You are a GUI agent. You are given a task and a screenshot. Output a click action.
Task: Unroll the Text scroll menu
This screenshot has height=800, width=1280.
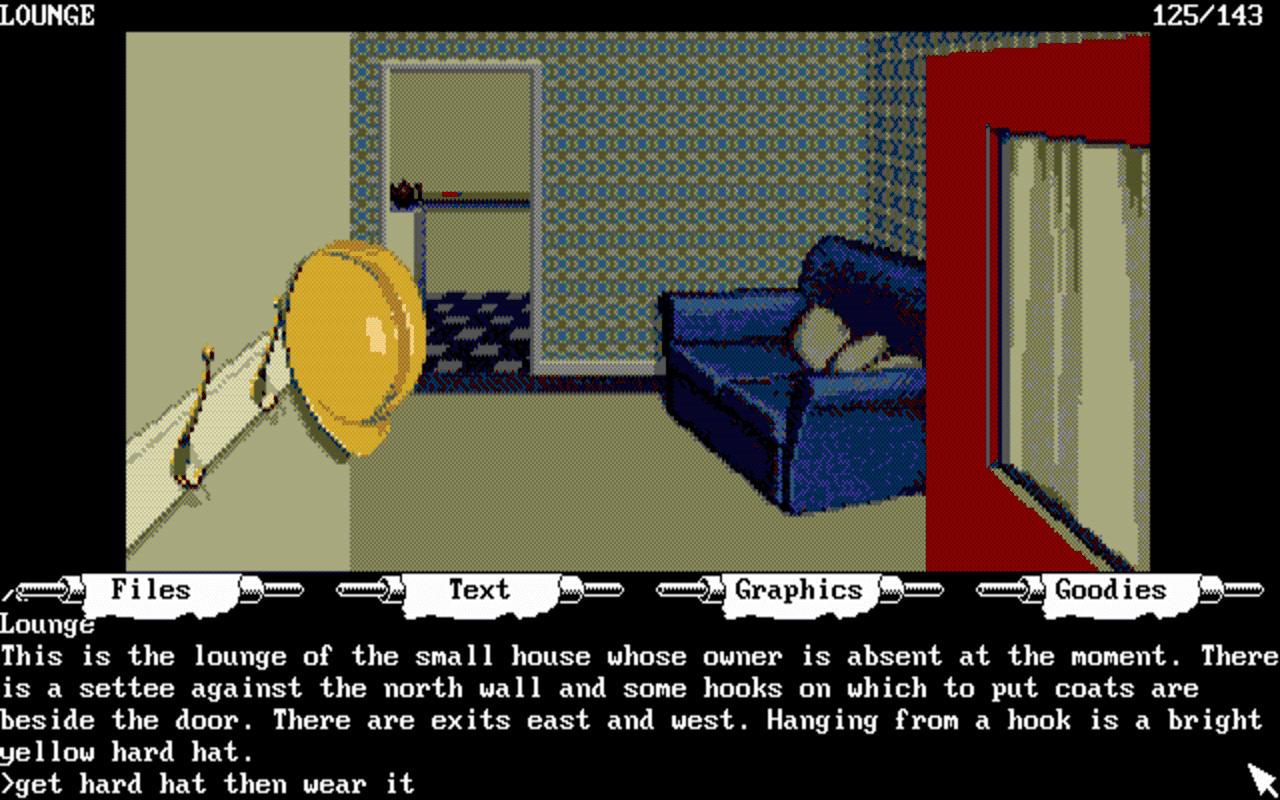[478, 590]
